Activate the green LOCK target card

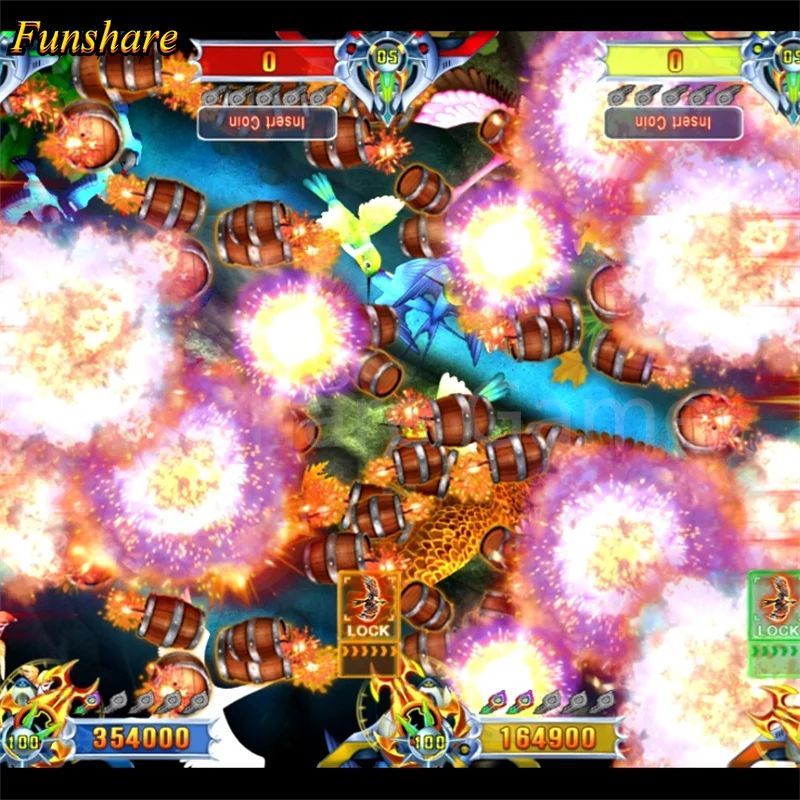pos(777,620)
